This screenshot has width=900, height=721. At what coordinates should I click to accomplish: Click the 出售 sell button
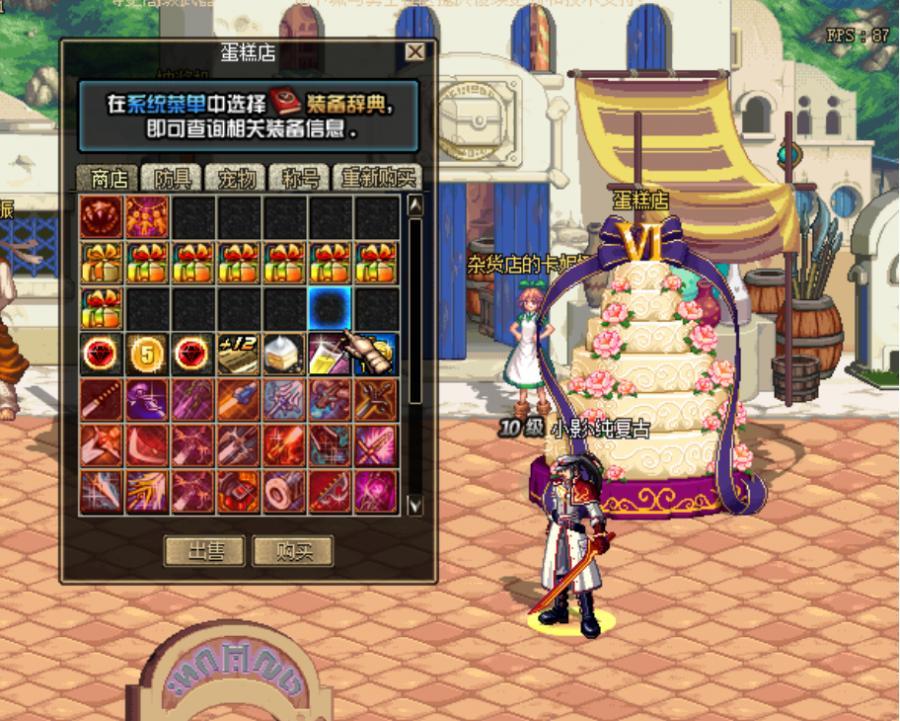[x=203, y=551]
